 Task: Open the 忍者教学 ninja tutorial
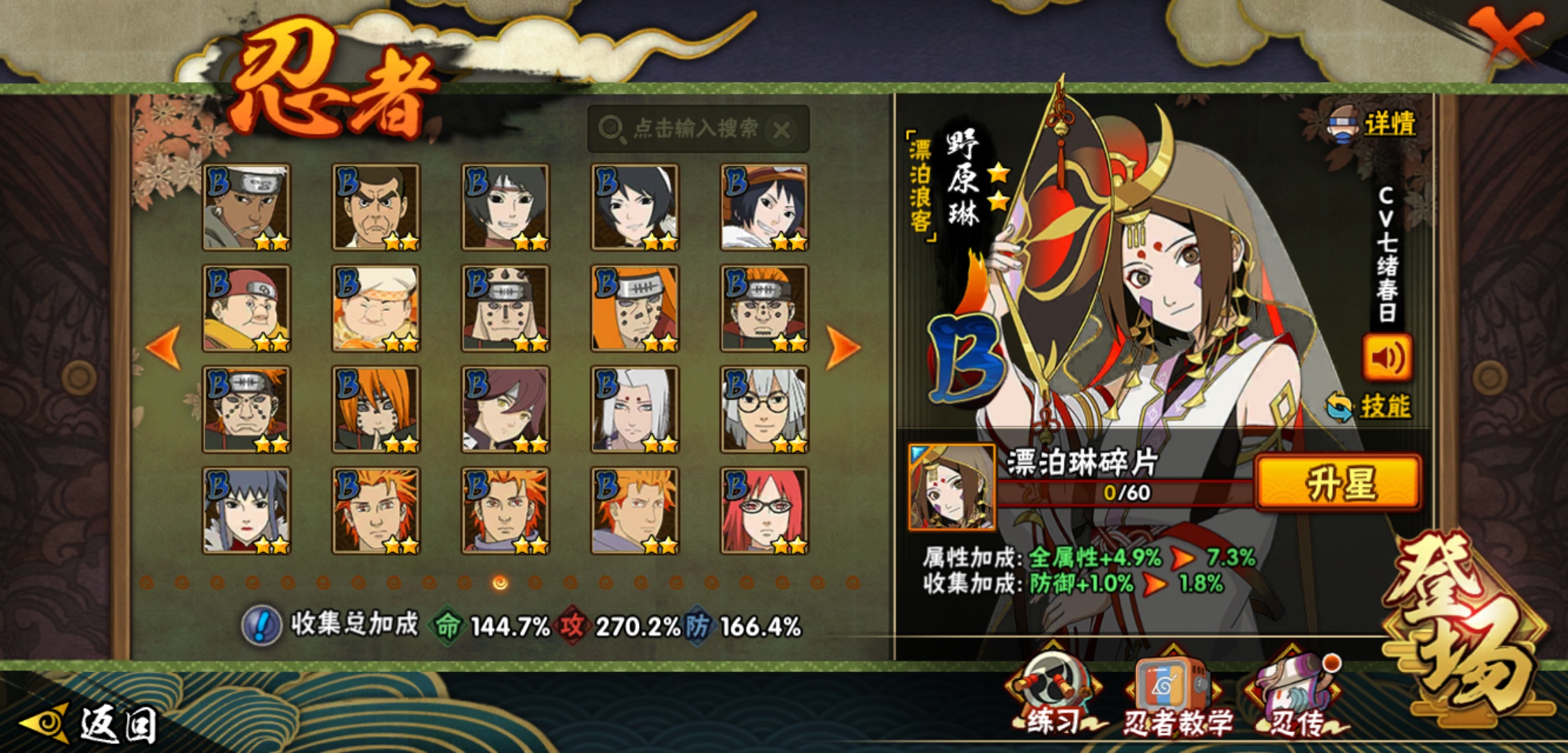(x=1175, y=699)
